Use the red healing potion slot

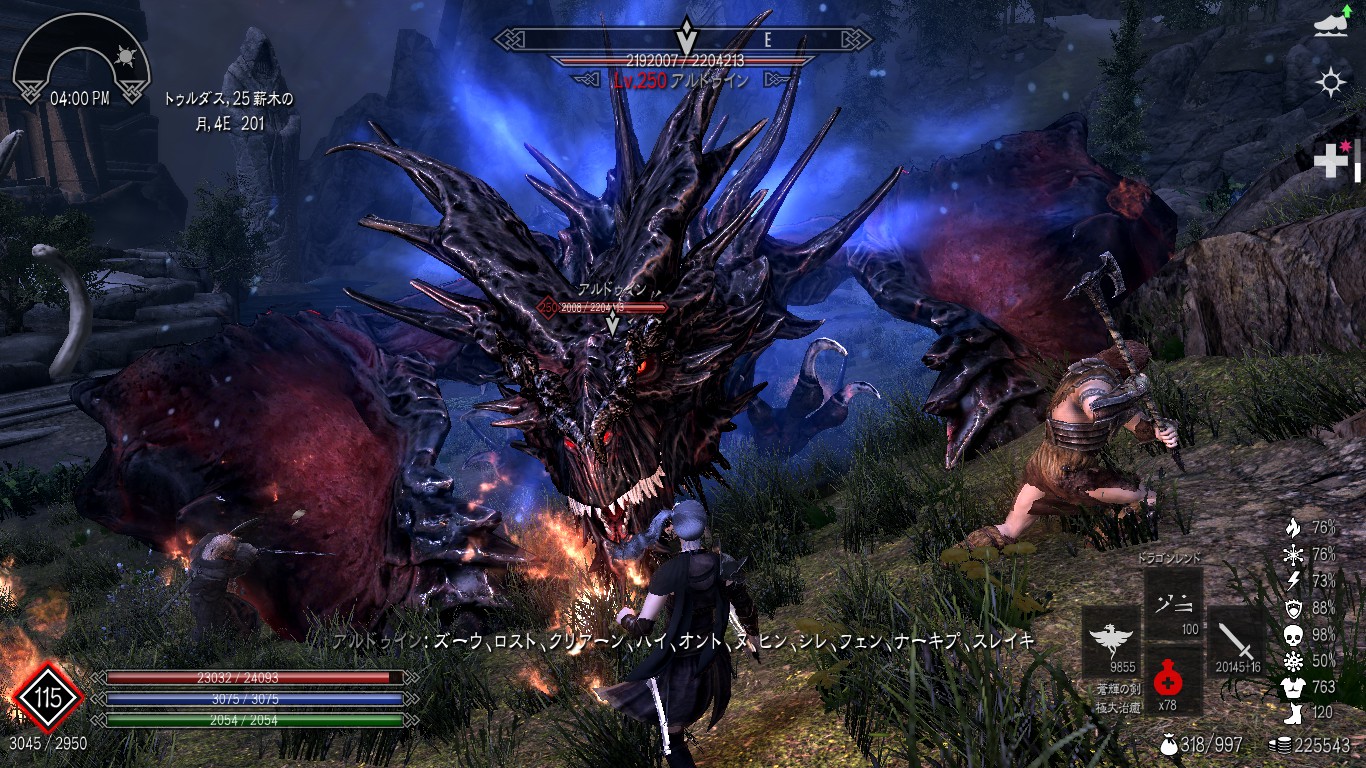[x=1166, y=680]
